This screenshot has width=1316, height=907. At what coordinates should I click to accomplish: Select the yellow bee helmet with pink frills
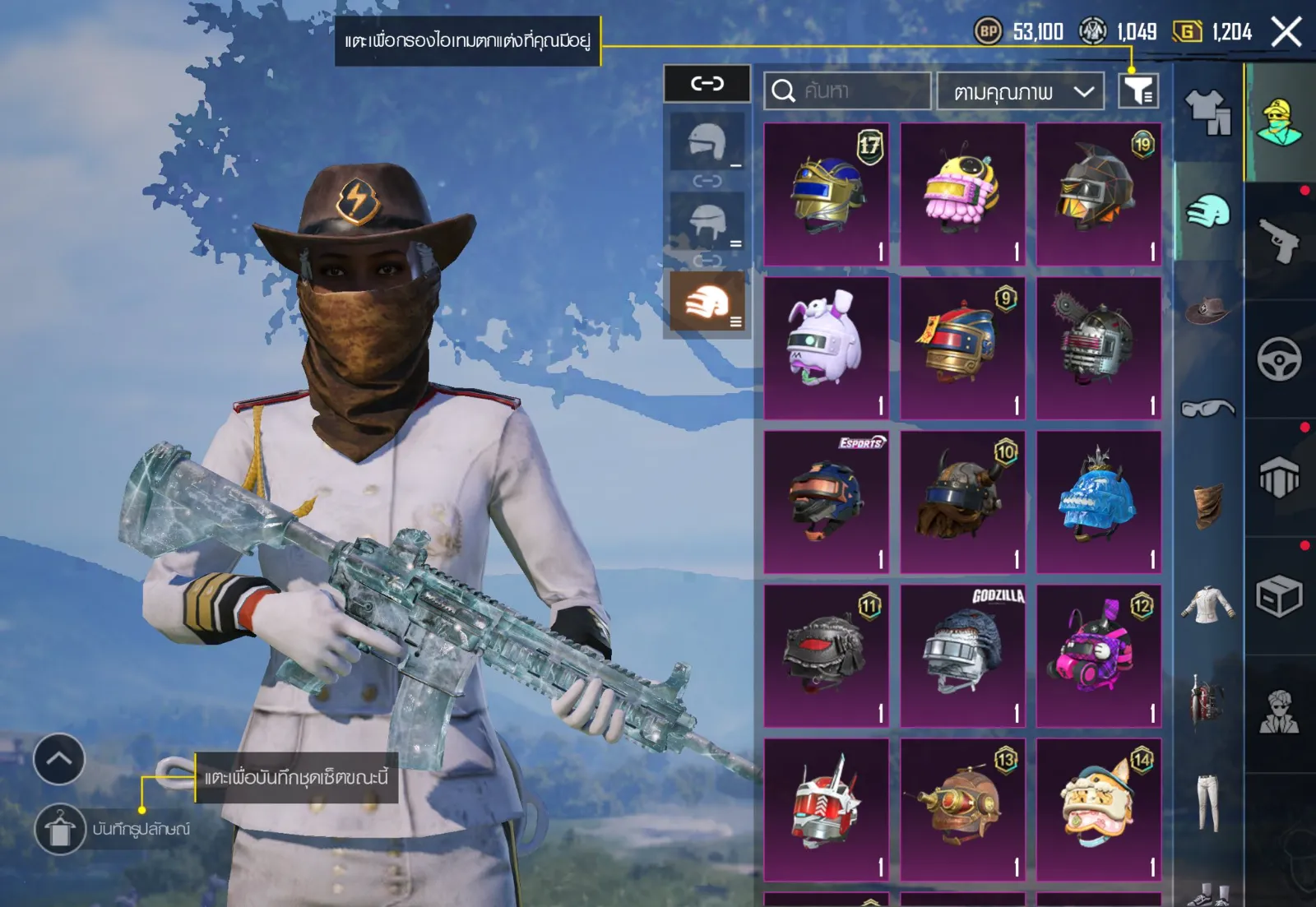pyautogui.click(x=962, y=194)
